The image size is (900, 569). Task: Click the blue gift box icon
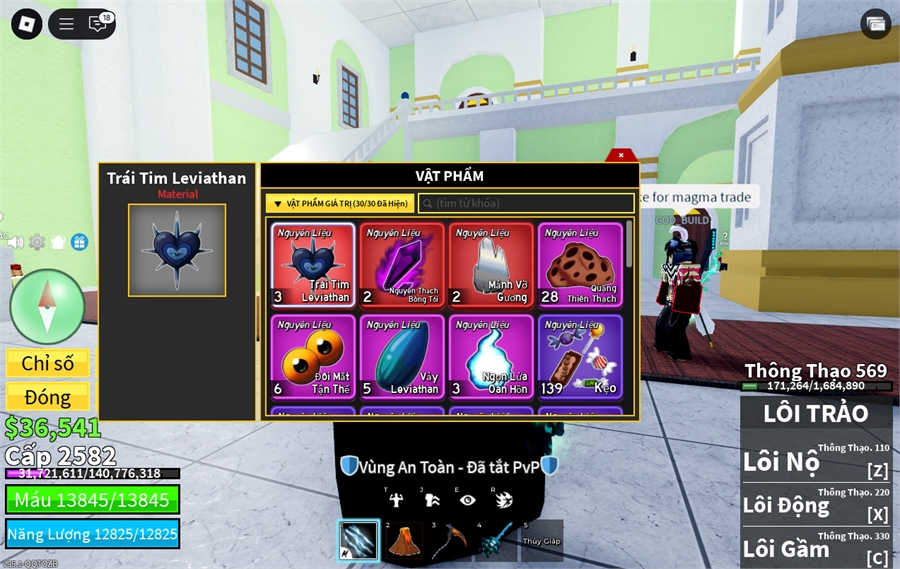click(79, 242)
